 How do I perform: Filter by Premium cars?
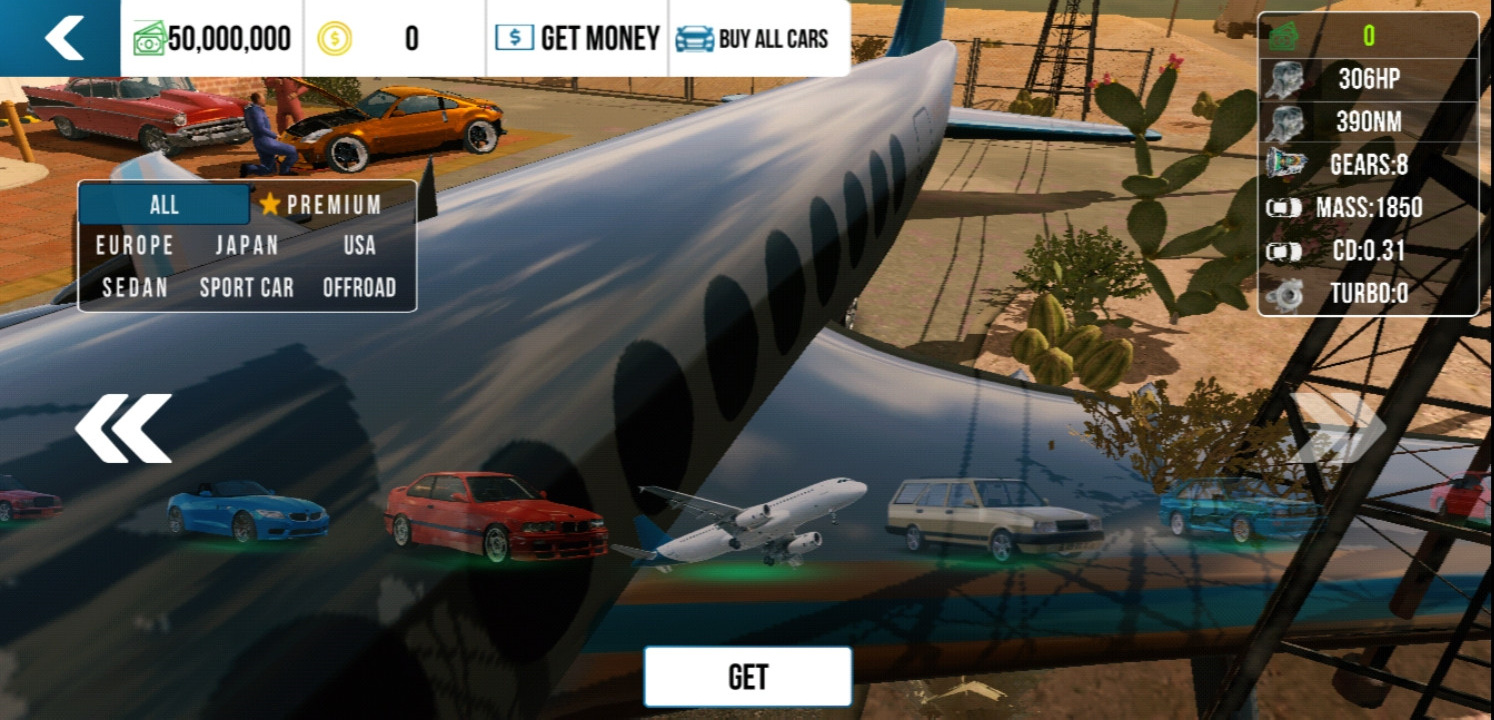(x=321, y=205)
